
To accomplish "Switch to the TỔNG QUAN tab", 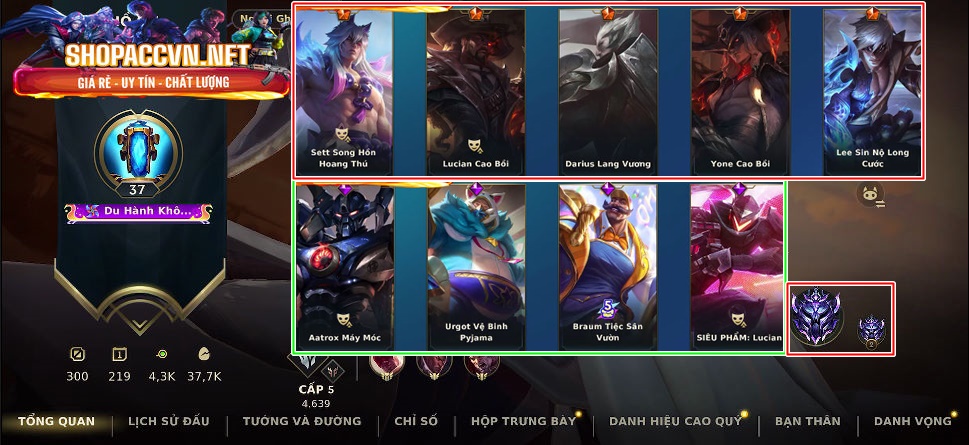I will tap(56, 421).
